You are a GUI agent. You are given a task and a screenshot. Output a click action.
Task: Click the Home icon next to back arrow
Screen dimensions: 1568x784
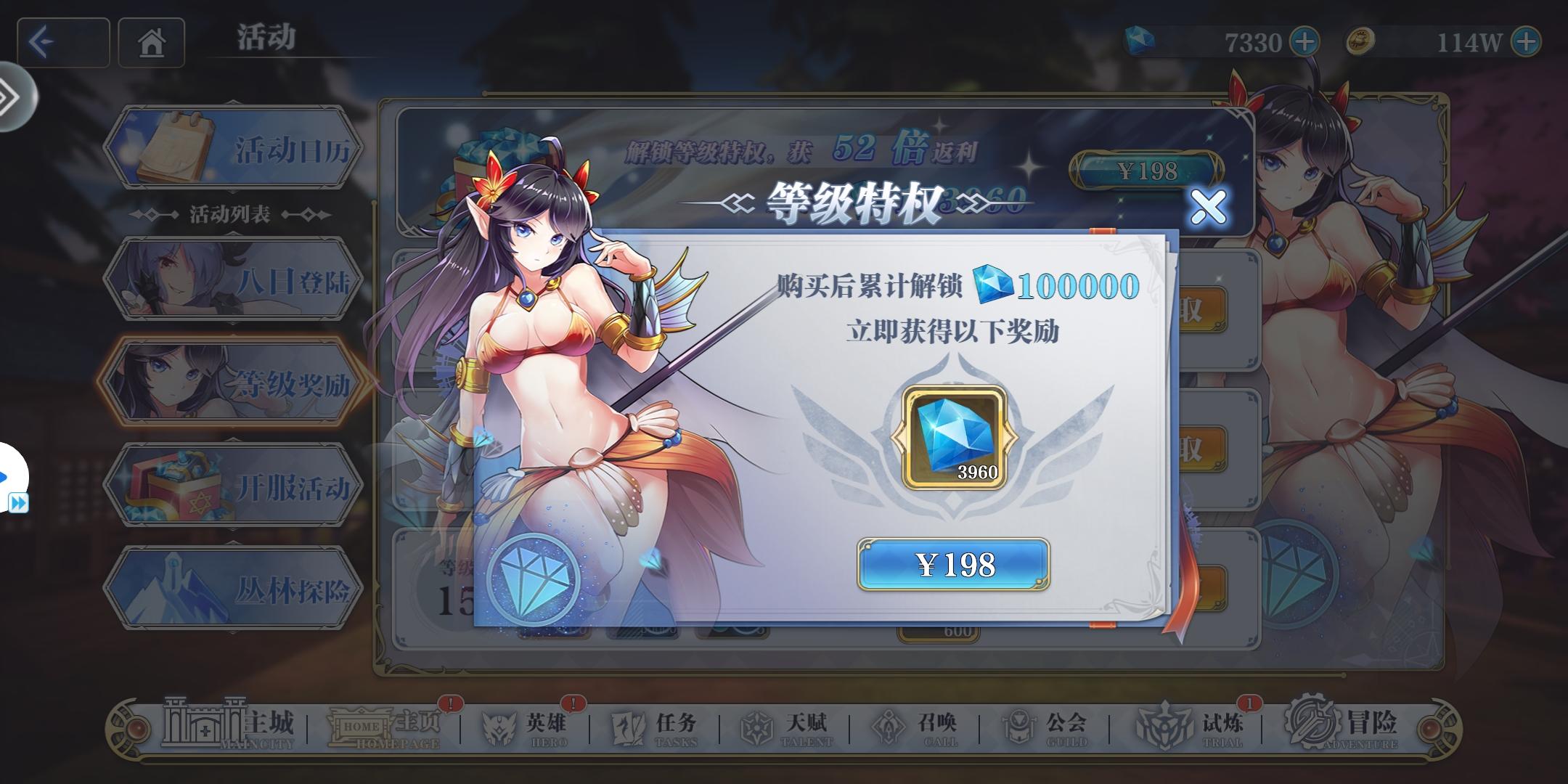pyautogui.click(x=150, y=43)
